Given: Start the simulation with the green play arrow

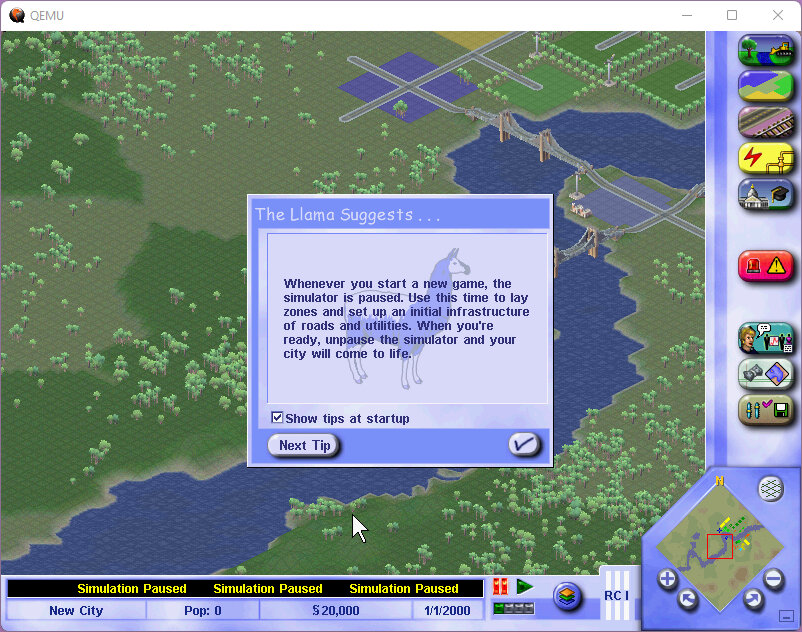Looking at the screenshot, I should pos(525,587).
